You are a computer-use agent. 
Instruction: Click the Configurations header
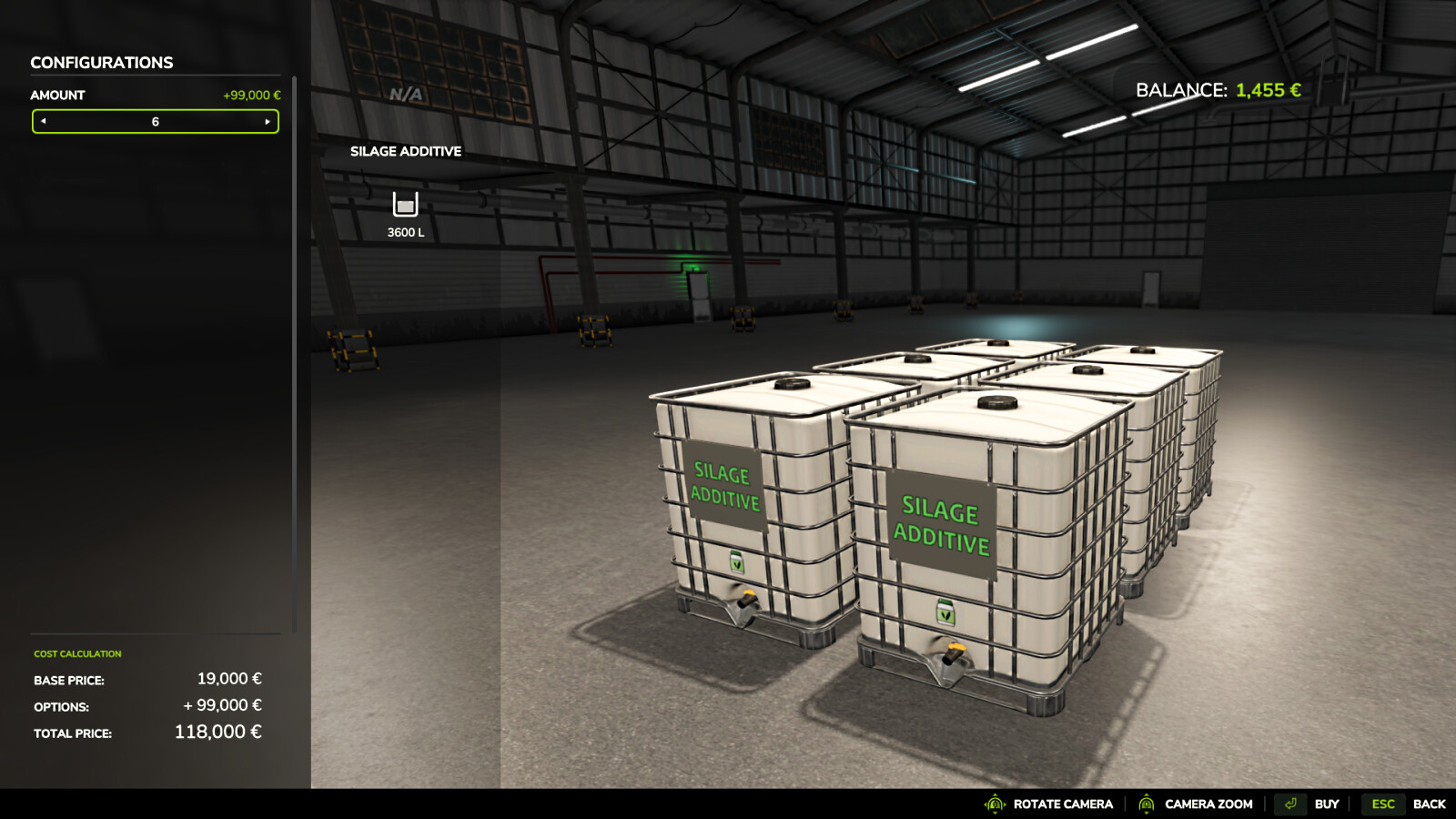[102, 62]
